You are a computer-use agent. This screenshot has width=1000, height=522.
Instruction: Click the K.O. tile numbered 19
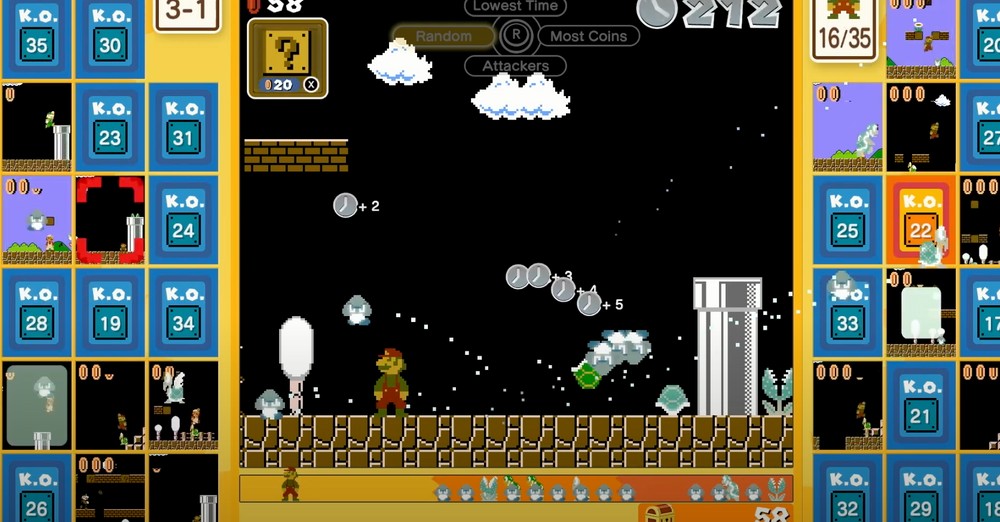[x=110, y=311]
